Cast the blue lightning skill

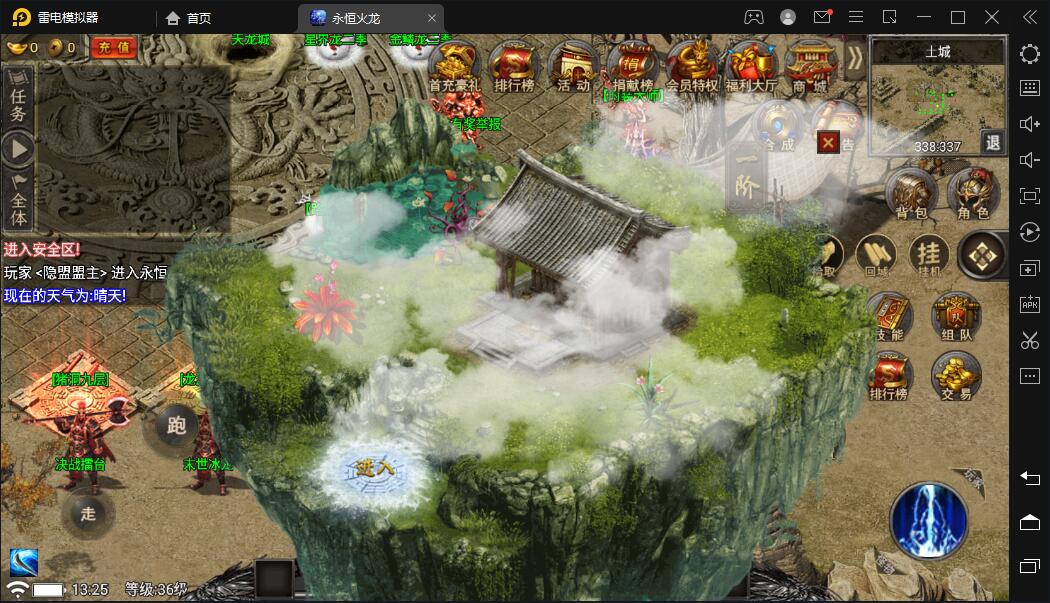(x=929, y=519)
